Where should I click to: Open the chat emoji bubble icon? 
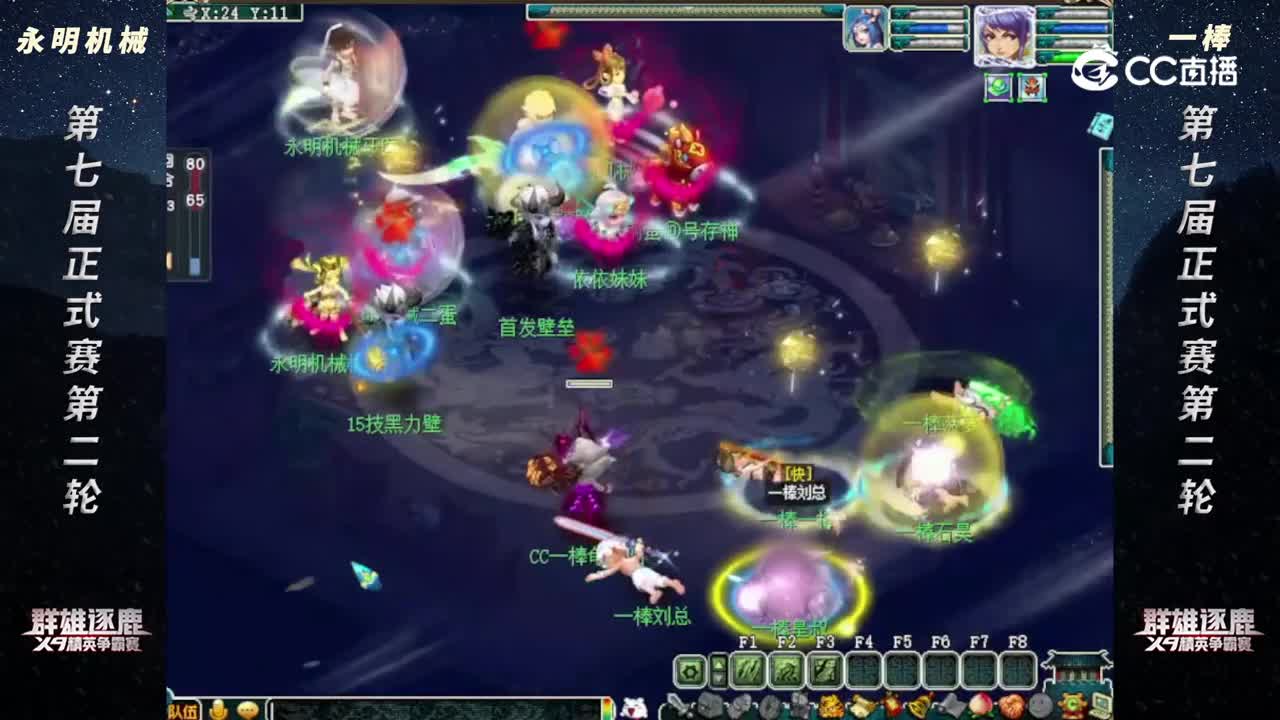coord(247,710)
